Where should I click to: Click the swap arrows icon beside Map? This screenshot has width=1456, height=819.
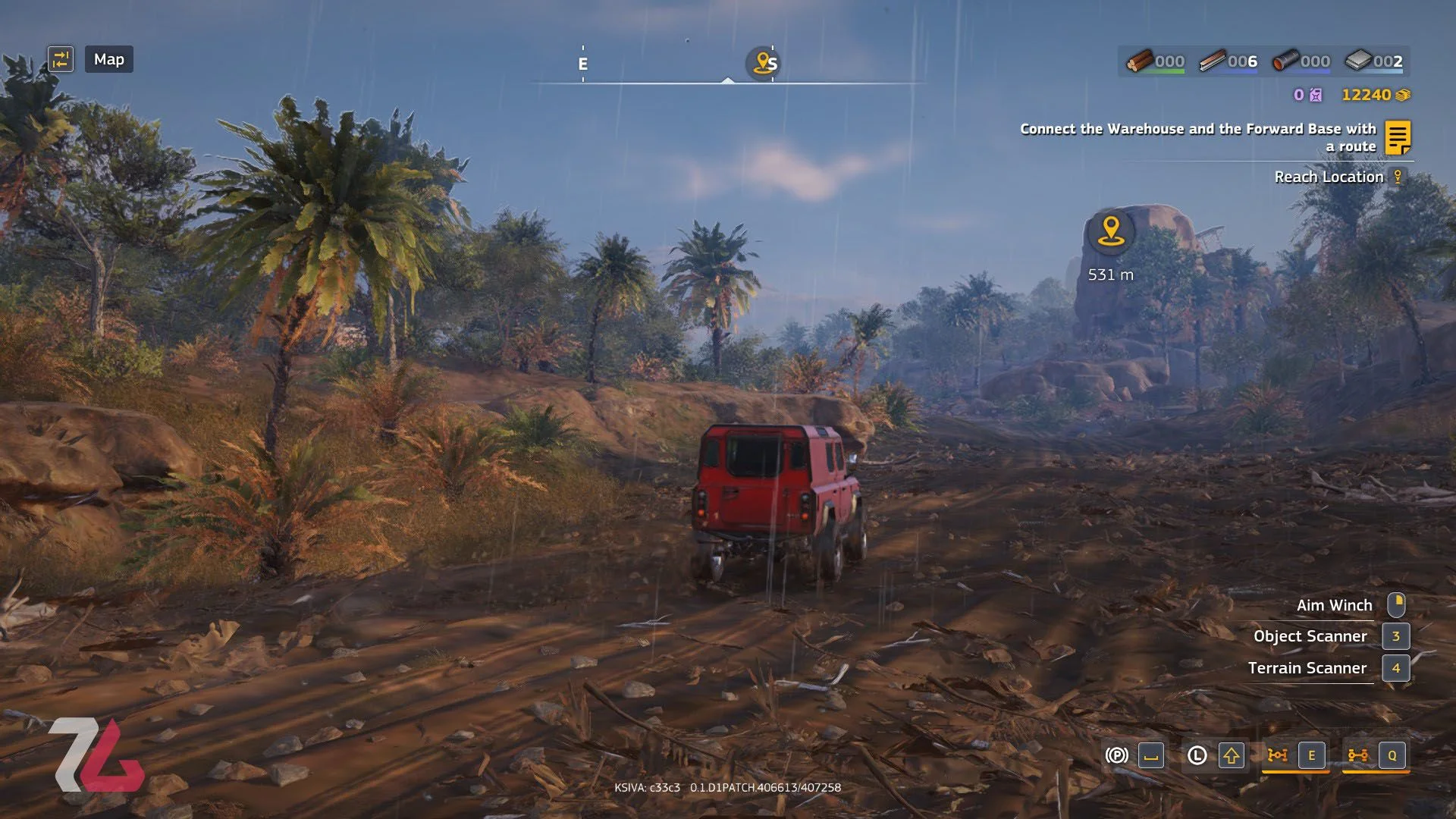[61, 59]
